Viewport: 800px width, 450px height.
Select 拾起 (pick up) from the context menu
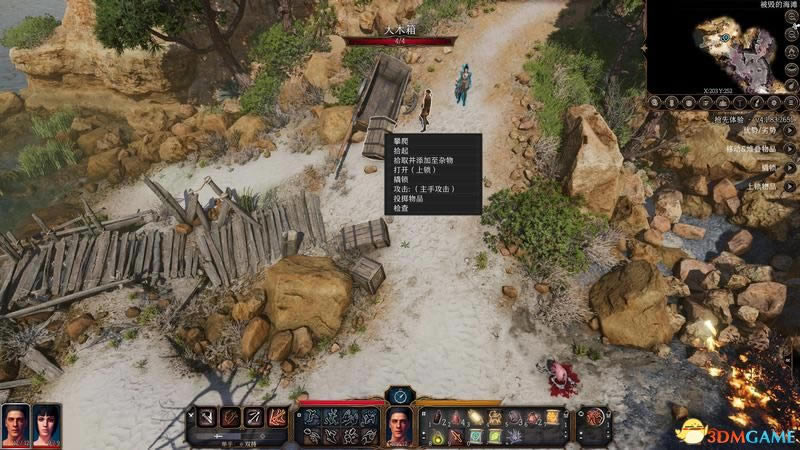coord(401,150)
